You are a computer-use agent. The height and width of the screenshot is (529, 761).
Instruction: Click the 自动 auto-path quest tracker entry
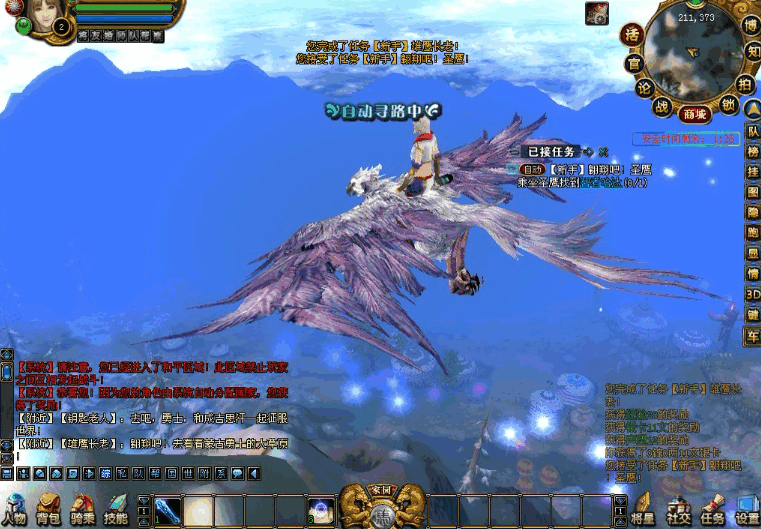532,169
